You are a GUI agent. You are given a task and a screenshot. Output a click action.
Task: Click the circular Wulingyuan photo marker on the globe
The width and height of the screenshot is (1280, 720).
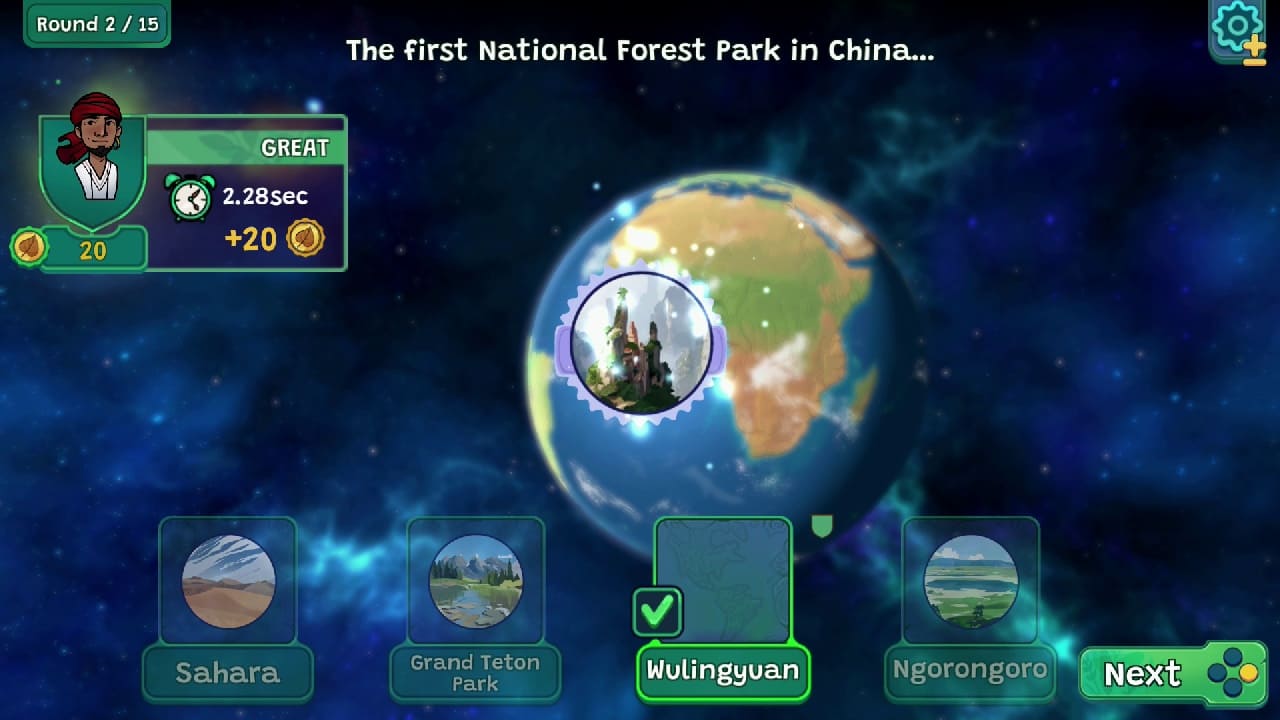[x=640, y=345]
